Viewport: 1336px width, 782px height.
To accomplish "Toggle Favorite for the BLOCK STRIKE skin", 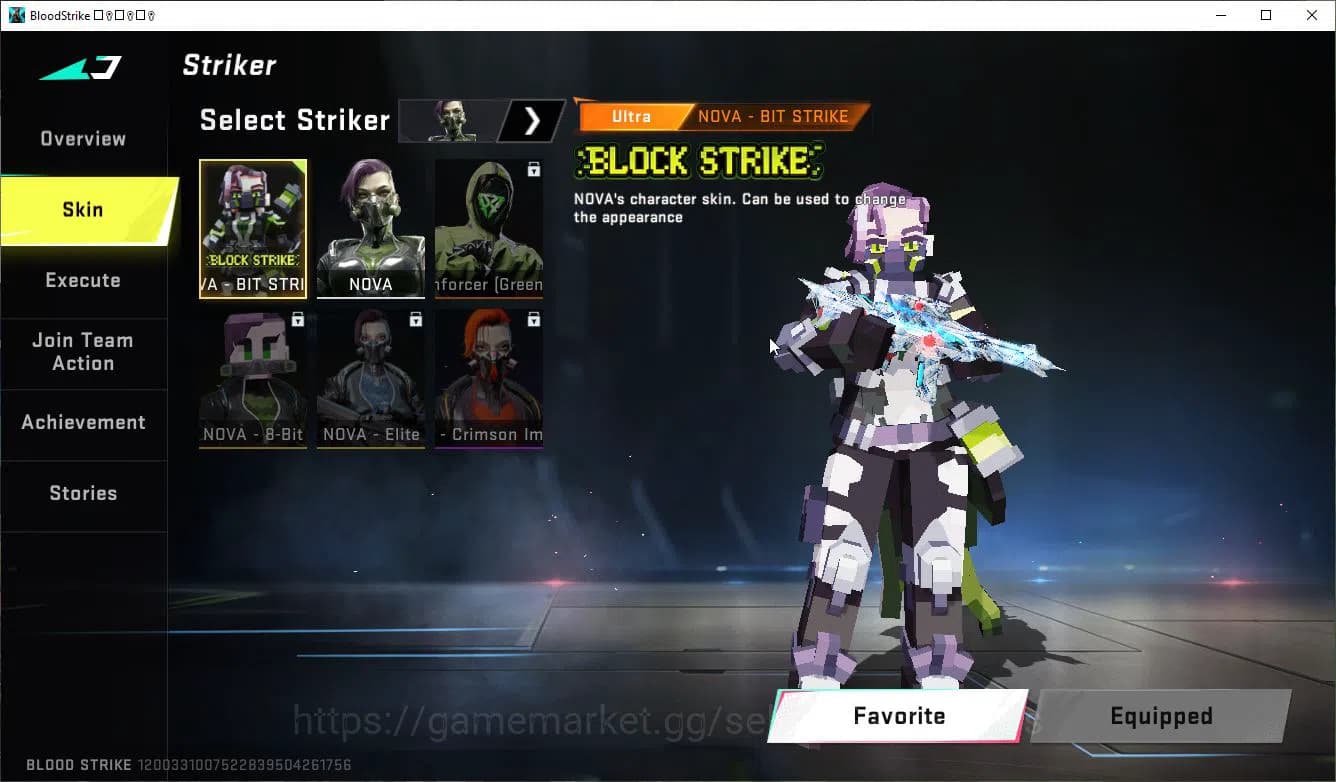I will point(897,716).
